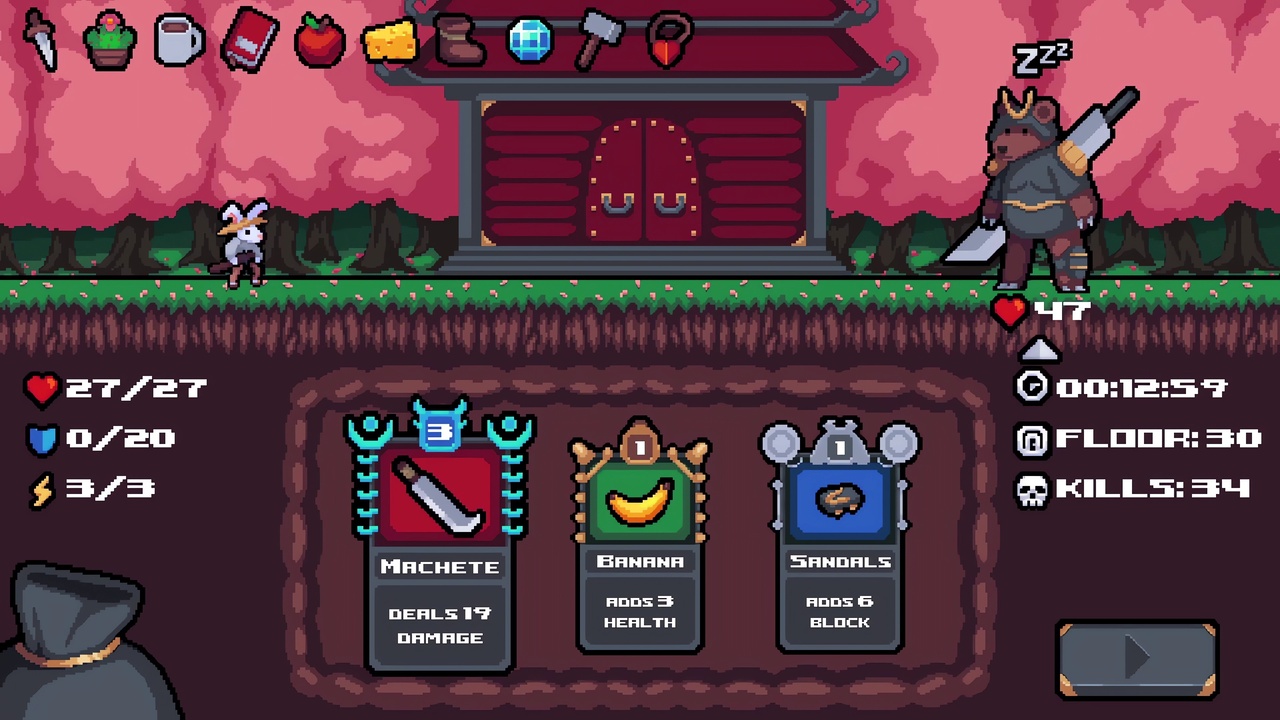The height and width of the screenshot is (720, 1280).
Task: Select the apple item icon
Action: coord(319,40)
